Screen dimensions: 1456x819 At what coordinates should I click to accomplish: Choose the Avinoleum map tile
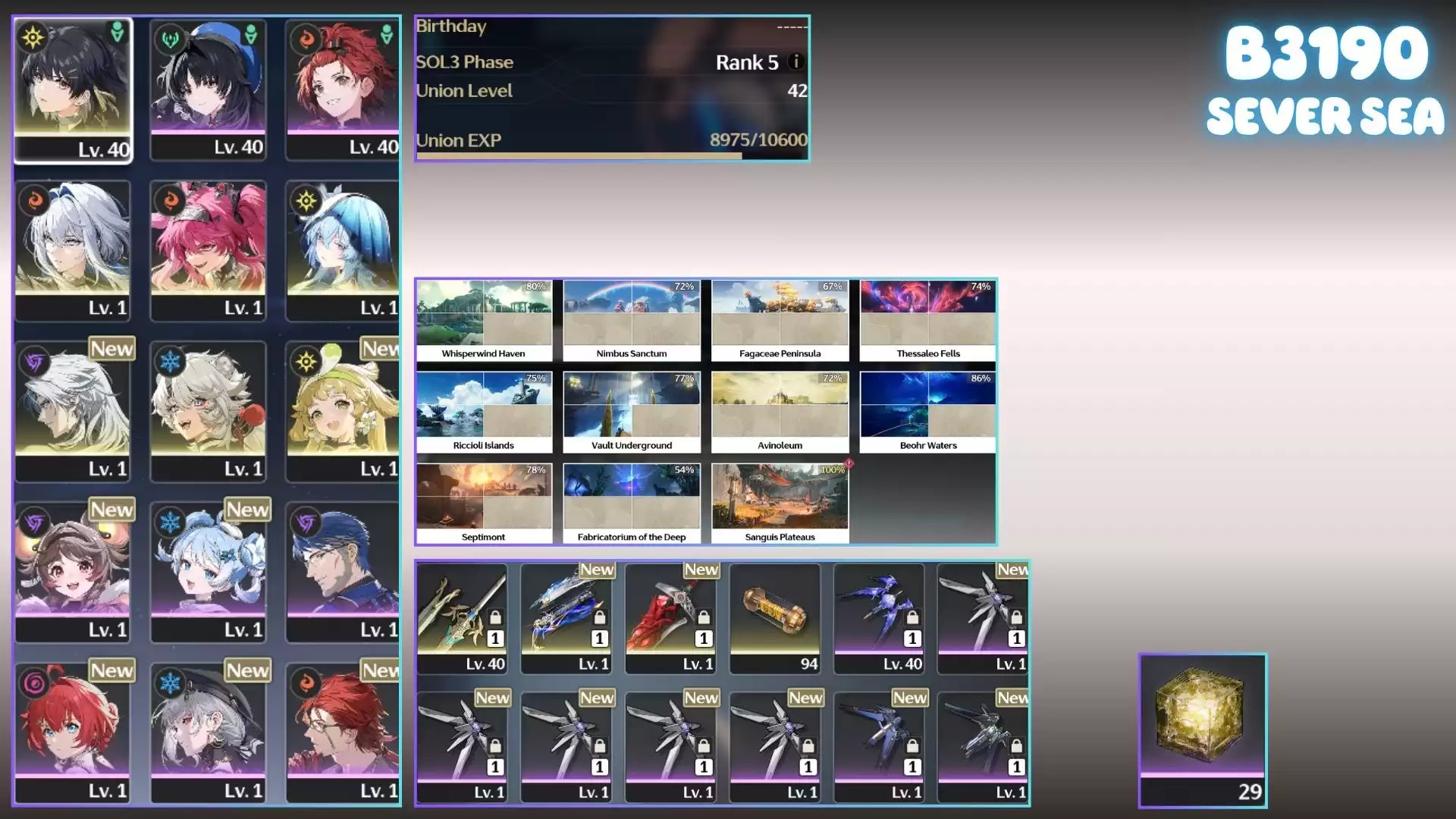780,412
